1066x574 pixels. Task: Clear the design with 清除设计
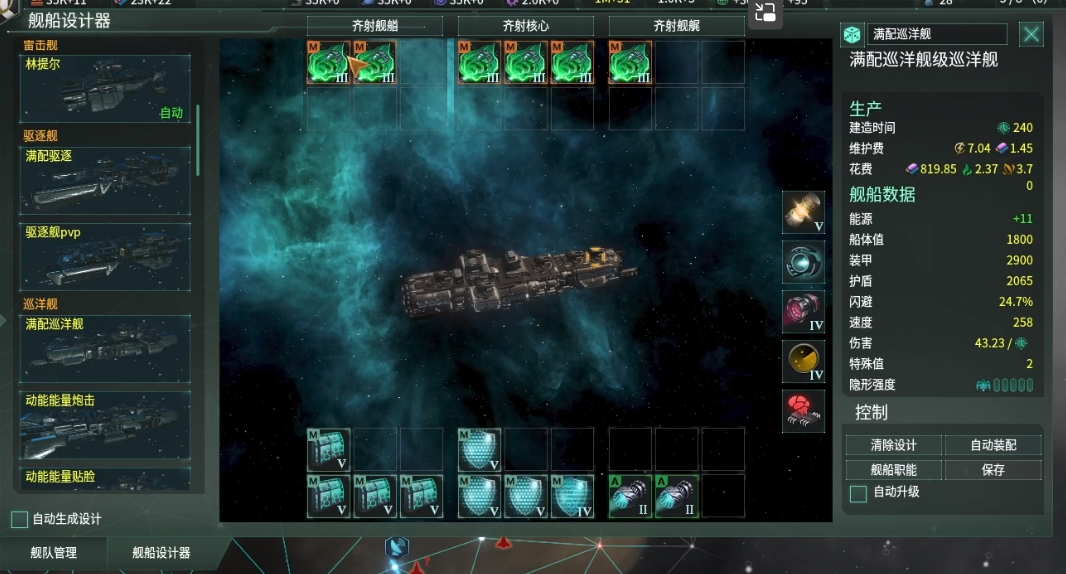tap(892, 445)
